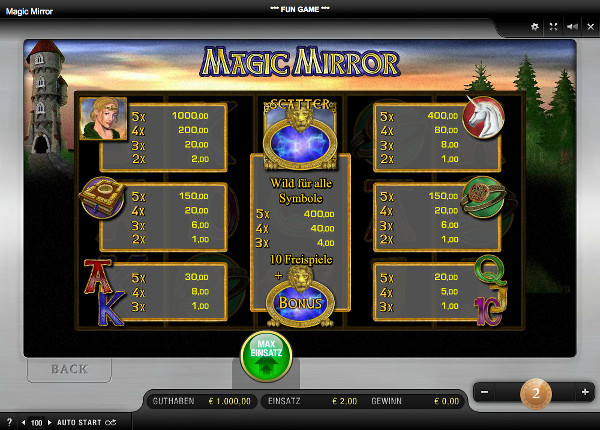Click the left arrow beside auto start count

[23, 423]
